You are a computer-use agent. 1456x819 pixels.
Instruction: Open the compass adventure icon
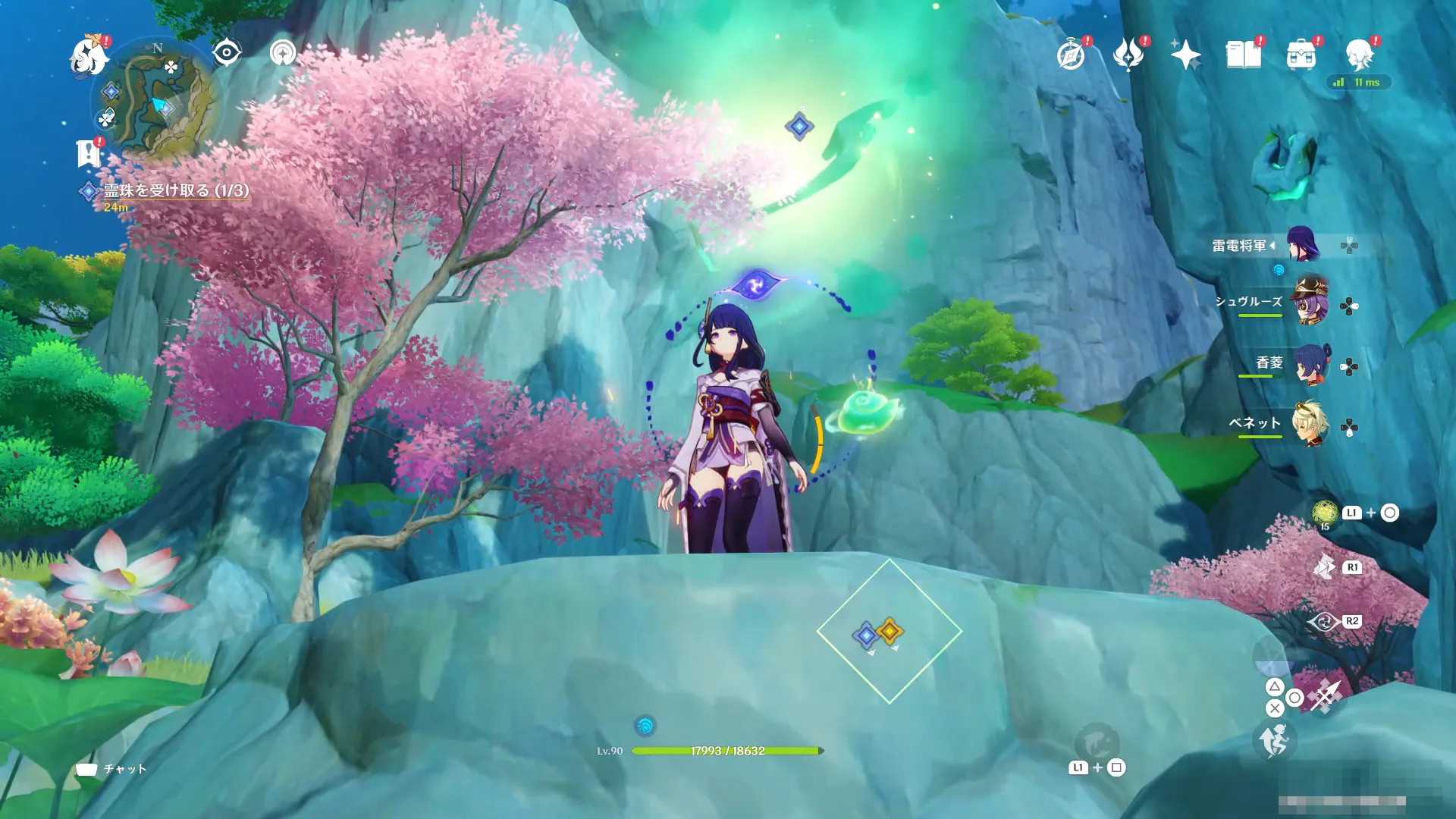pyautogui.click(x=1071, y=55)
